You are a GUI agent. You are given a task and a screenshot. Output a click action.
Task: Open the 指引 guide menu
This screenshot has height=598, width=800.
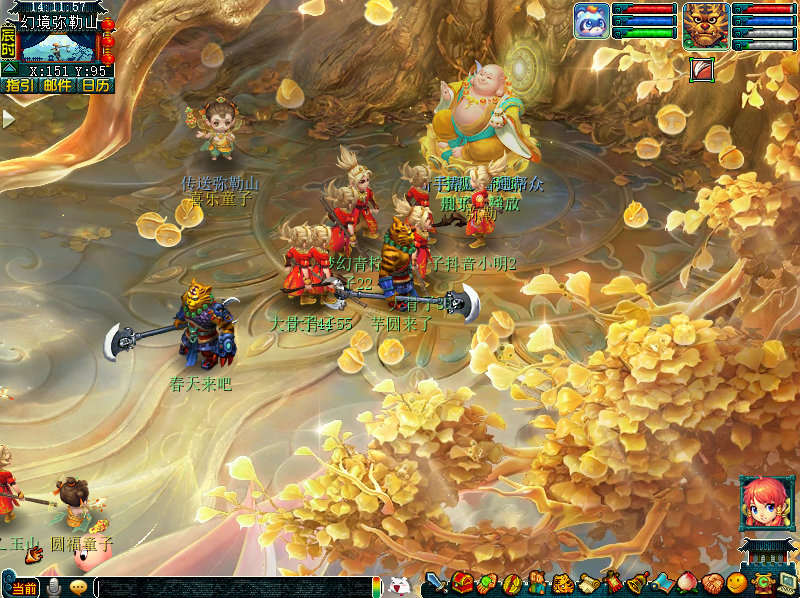coord(19,86)
